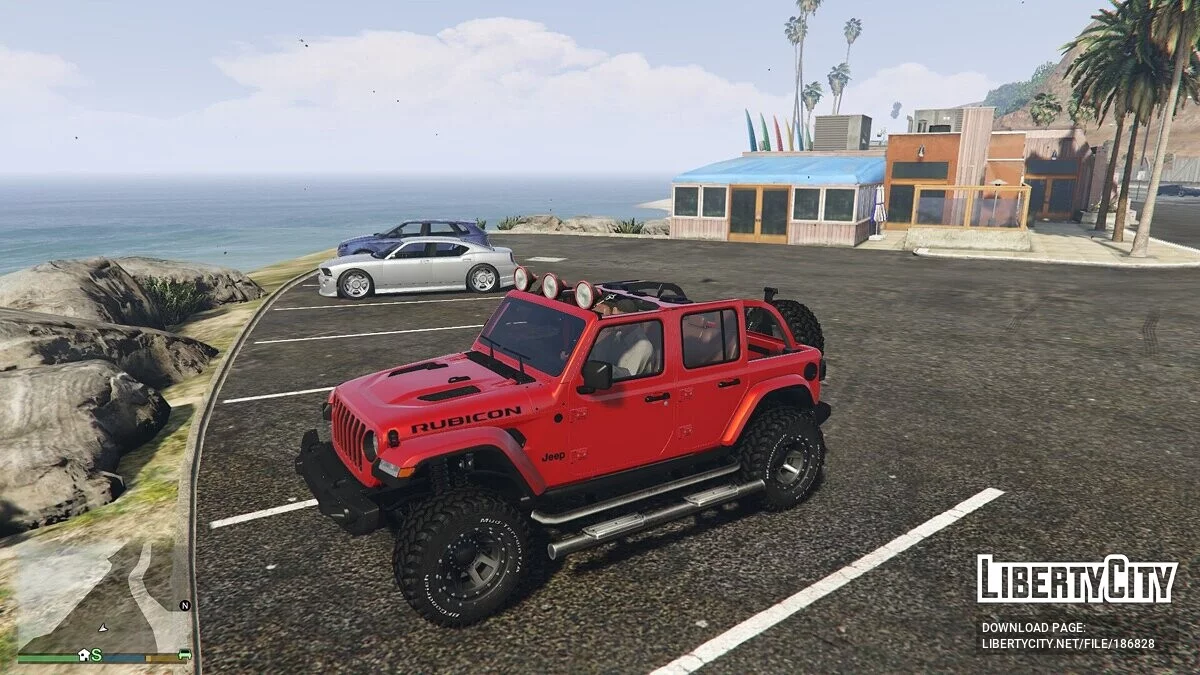Viewport: 1200px width, 675px height.
Task: Open the libertycity.net download page link
Action: click(1068, 645)
